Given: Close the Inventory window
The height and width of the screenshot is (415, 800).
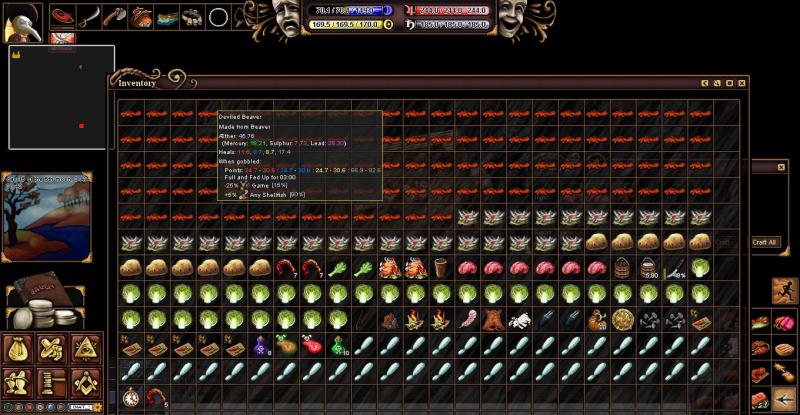Looking at the screenshot, I should (x=742, y=83).
